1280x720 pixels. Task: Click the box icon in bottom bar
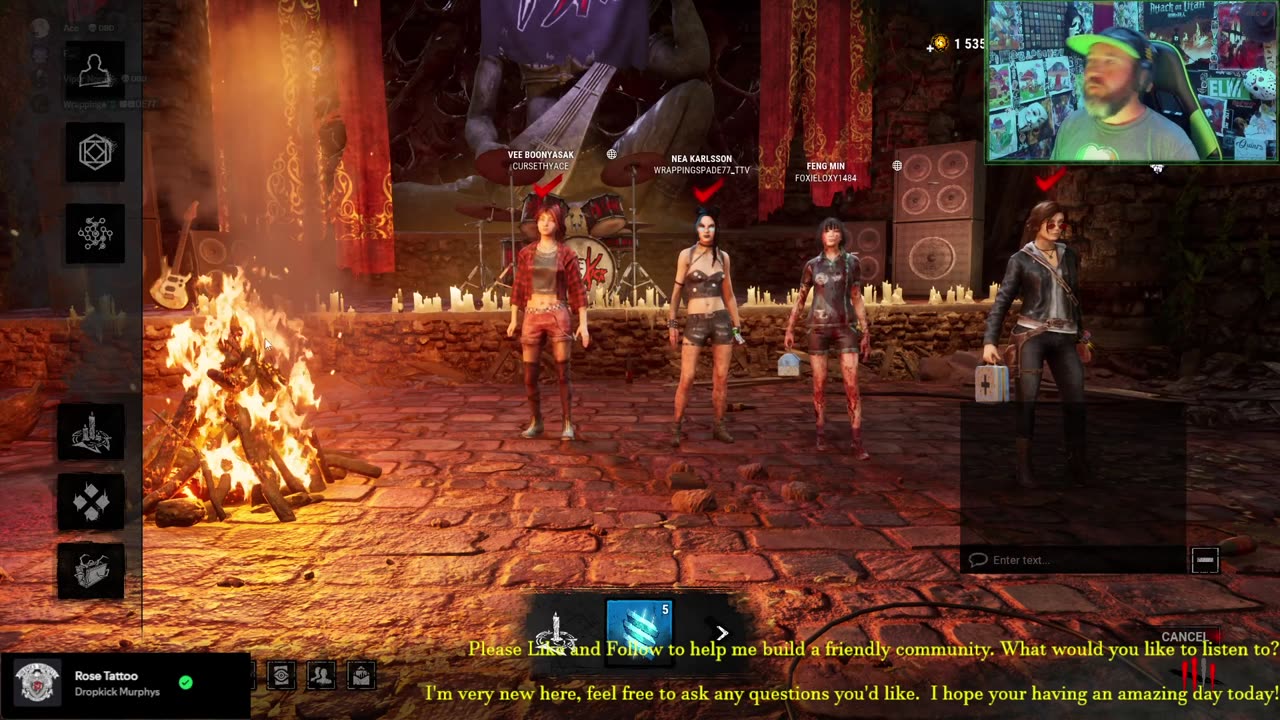click(x=361, y=676)
